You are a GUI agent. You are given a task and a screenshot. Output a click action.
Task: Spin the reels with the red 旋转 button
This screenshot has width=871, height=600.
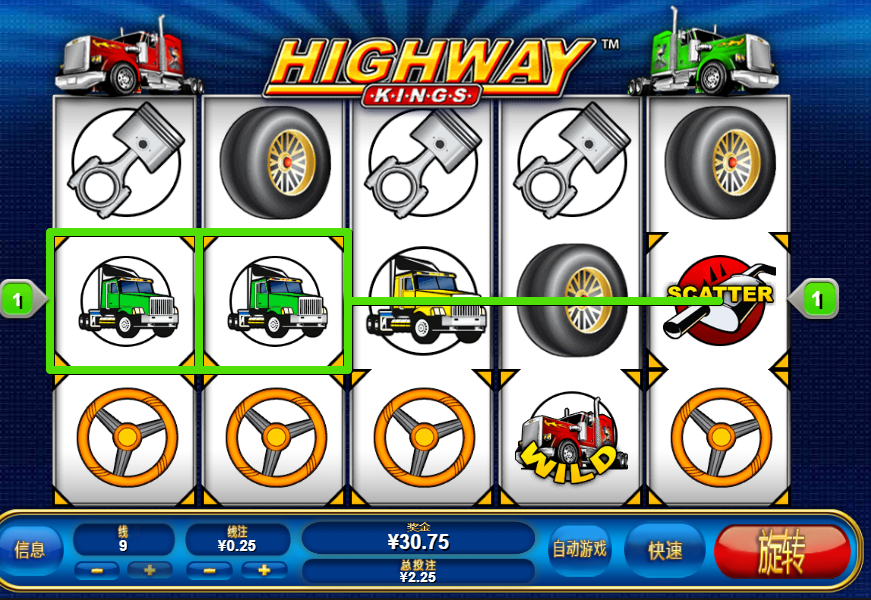(782, 551)
